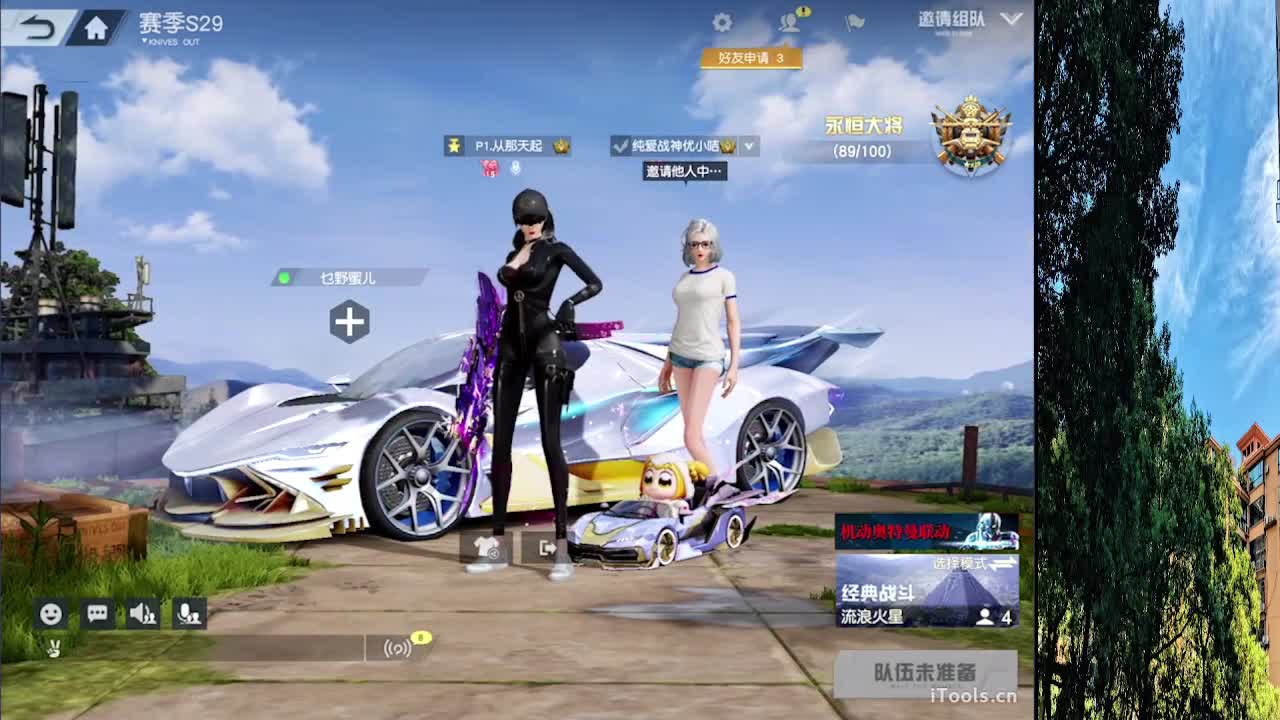Open the settings gear at top
The width and height of the screenshot is (1280, 720).
click(x=722, y=22)
